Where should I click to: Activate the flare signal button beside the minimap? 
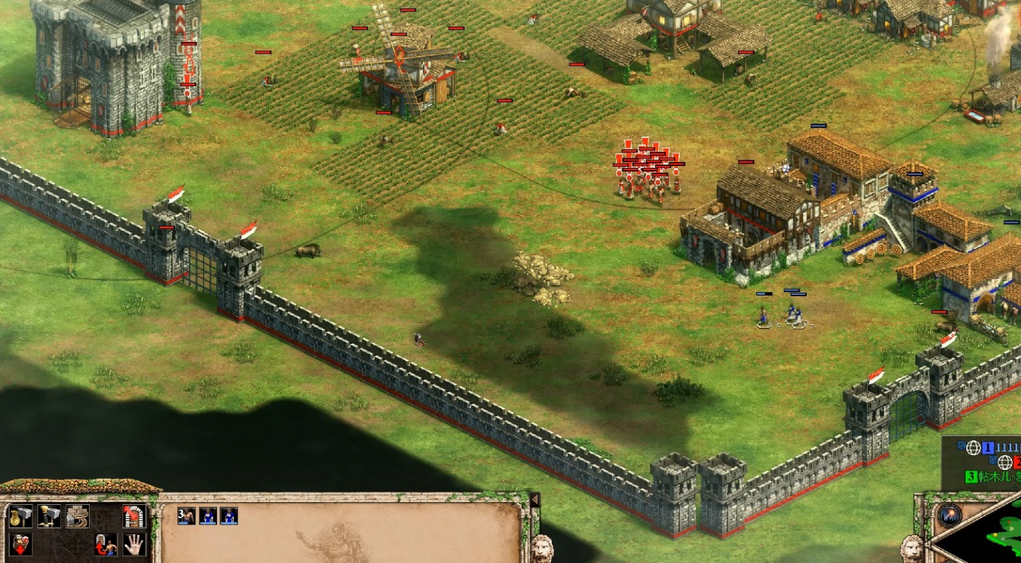(951, 515)
